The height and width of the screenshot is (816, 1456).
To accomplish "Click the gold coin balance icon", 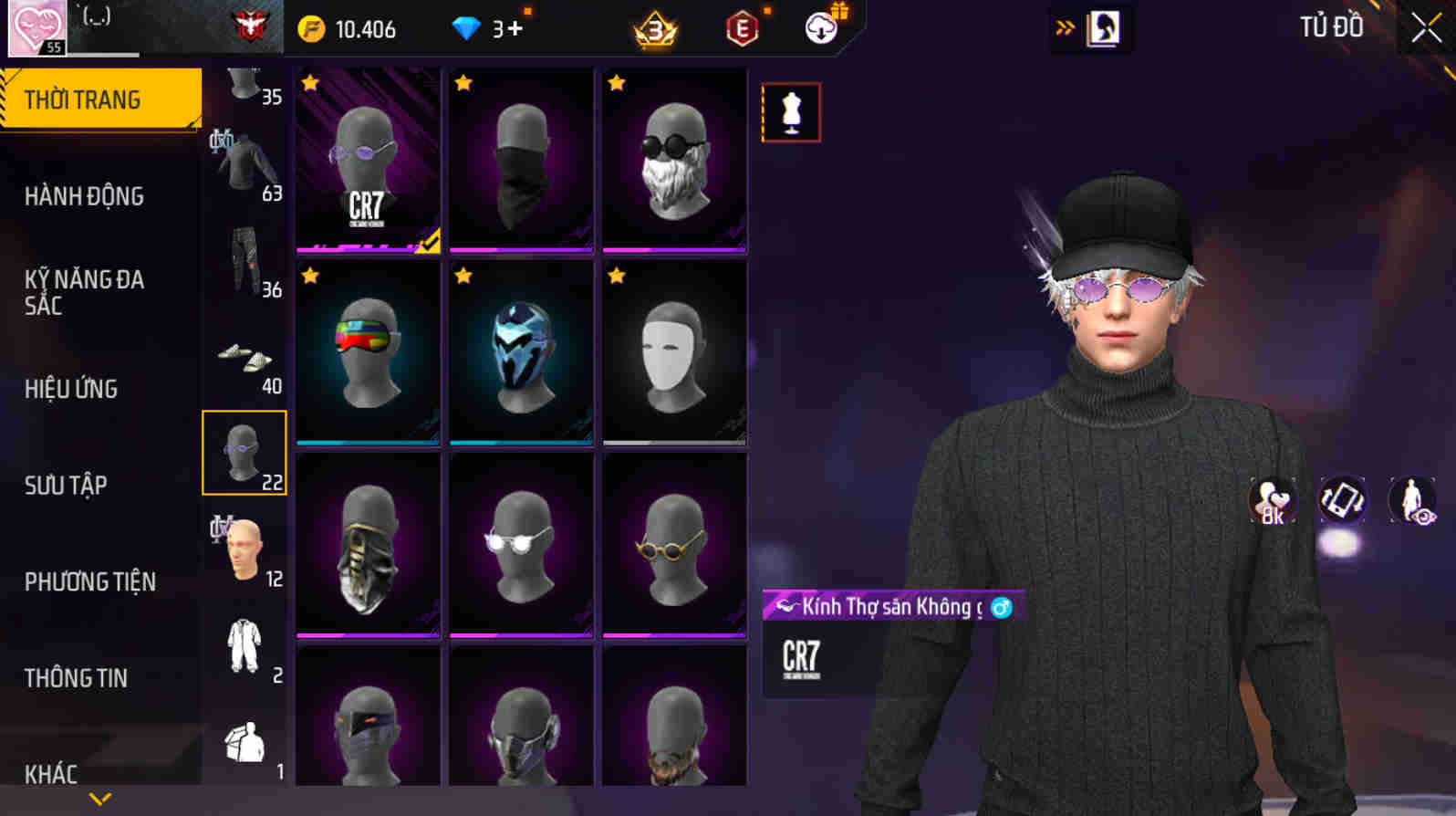I will point(312,28).
